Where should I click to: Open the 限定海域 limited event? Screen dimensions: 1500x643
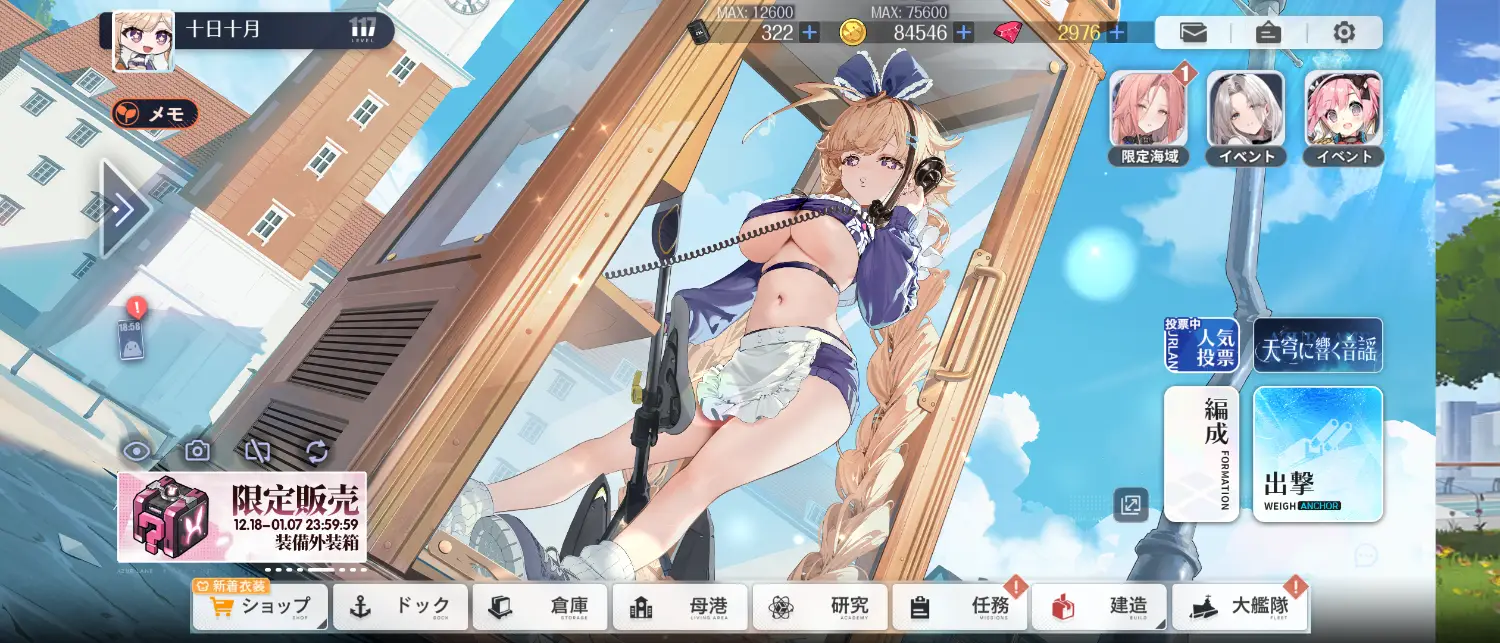point(1149,111)
